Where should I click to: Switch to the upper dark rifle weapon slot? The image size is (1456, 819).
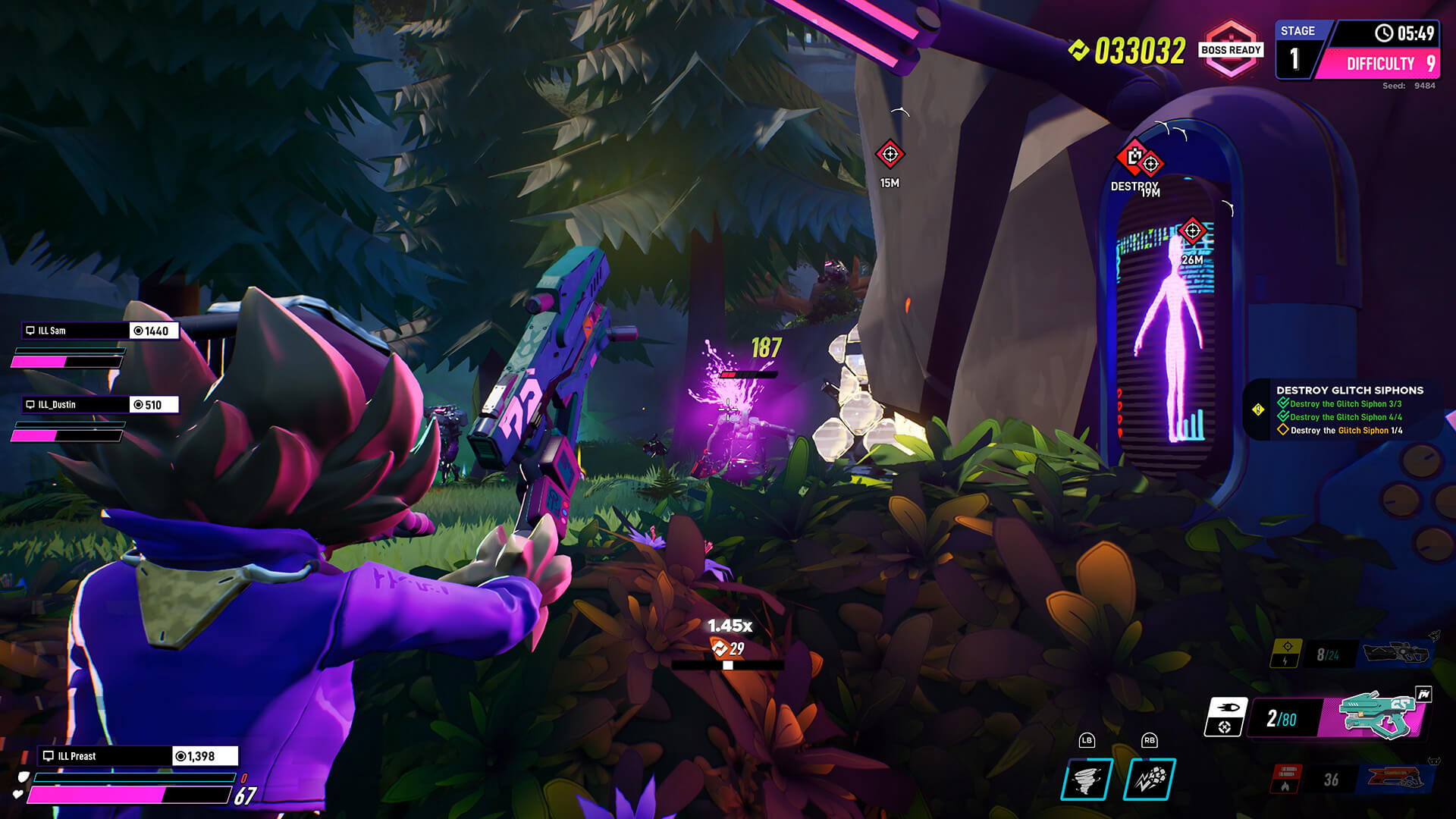click(x=1394, y=652)
